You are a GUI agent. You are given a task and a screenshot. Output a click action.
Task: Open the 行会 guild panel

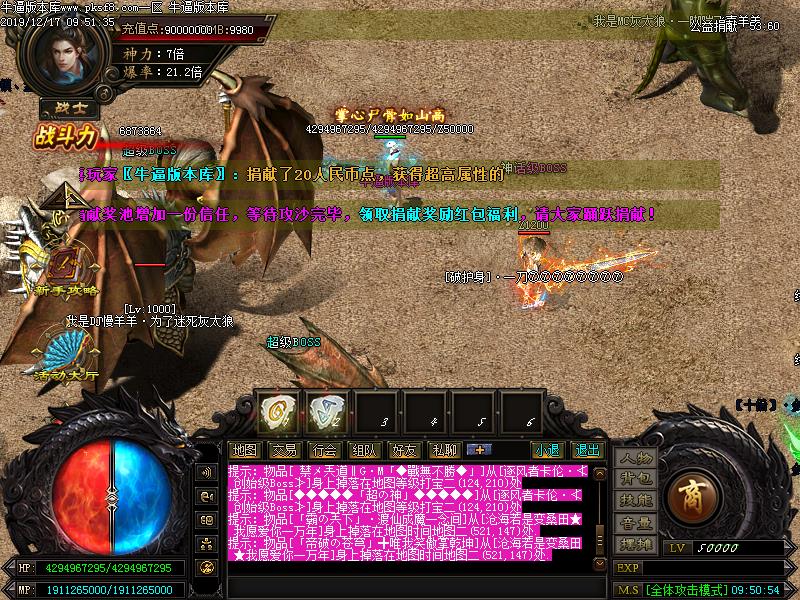[324, 450]
